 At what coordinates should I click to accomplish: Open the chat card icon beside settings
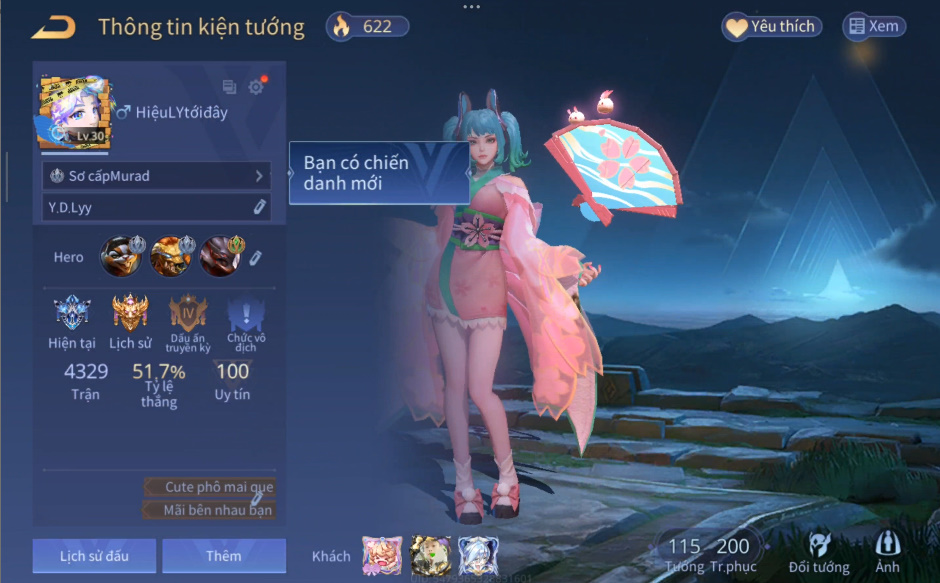[x=229, y=87]
